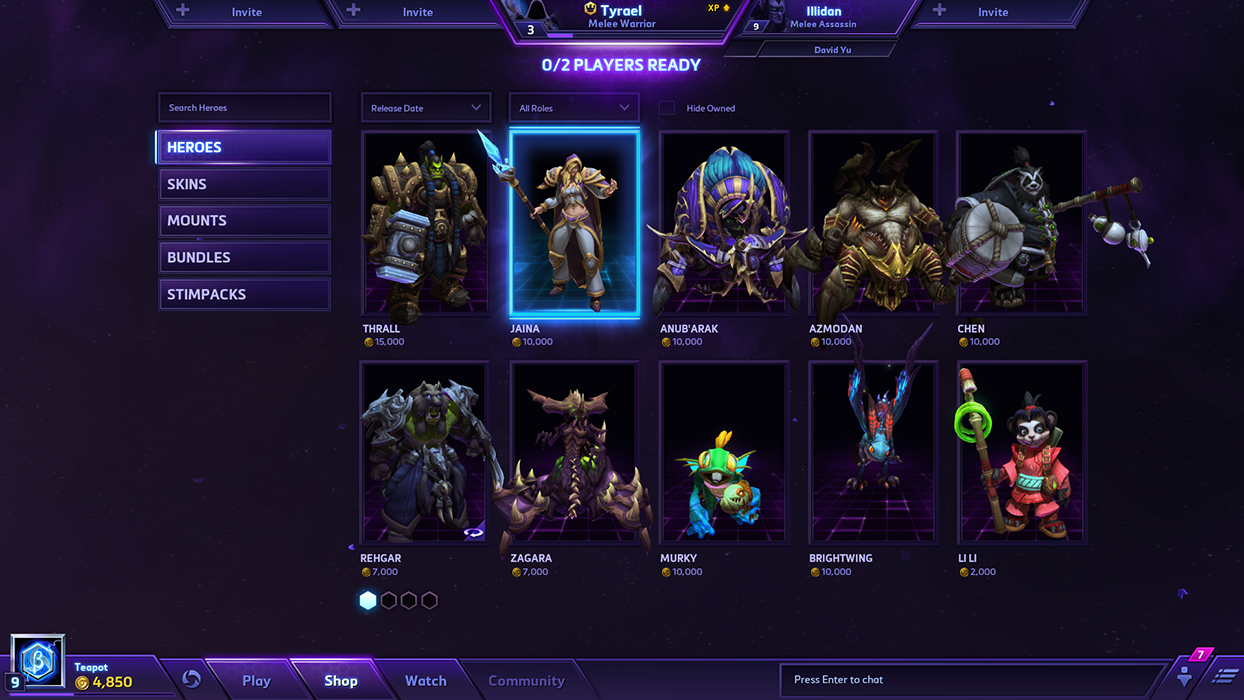Viewport: 1244px width, 700px height.
Task: Choose the Anub'arak hero card
Action: 724,224
